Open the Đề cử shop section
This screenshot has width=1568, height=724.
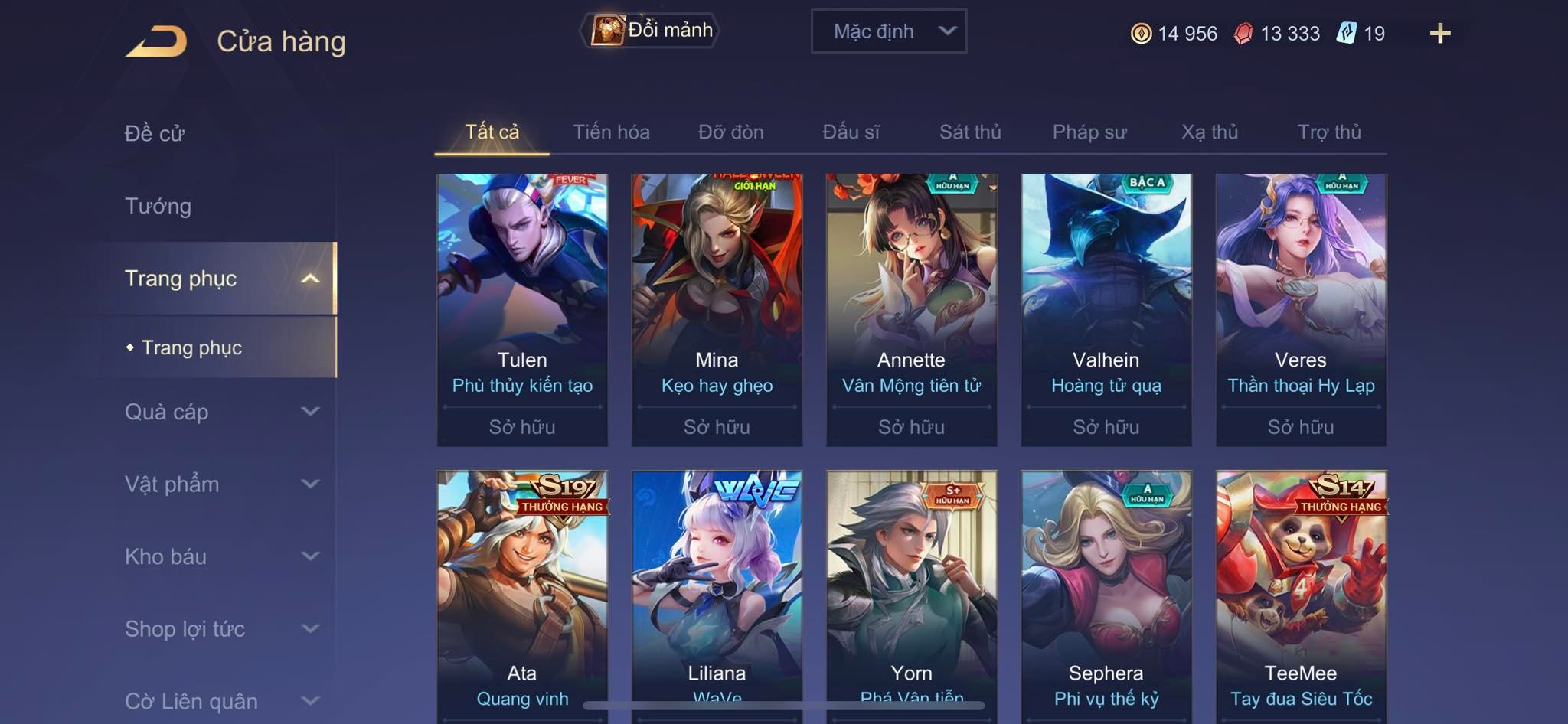tap(155, 133)
